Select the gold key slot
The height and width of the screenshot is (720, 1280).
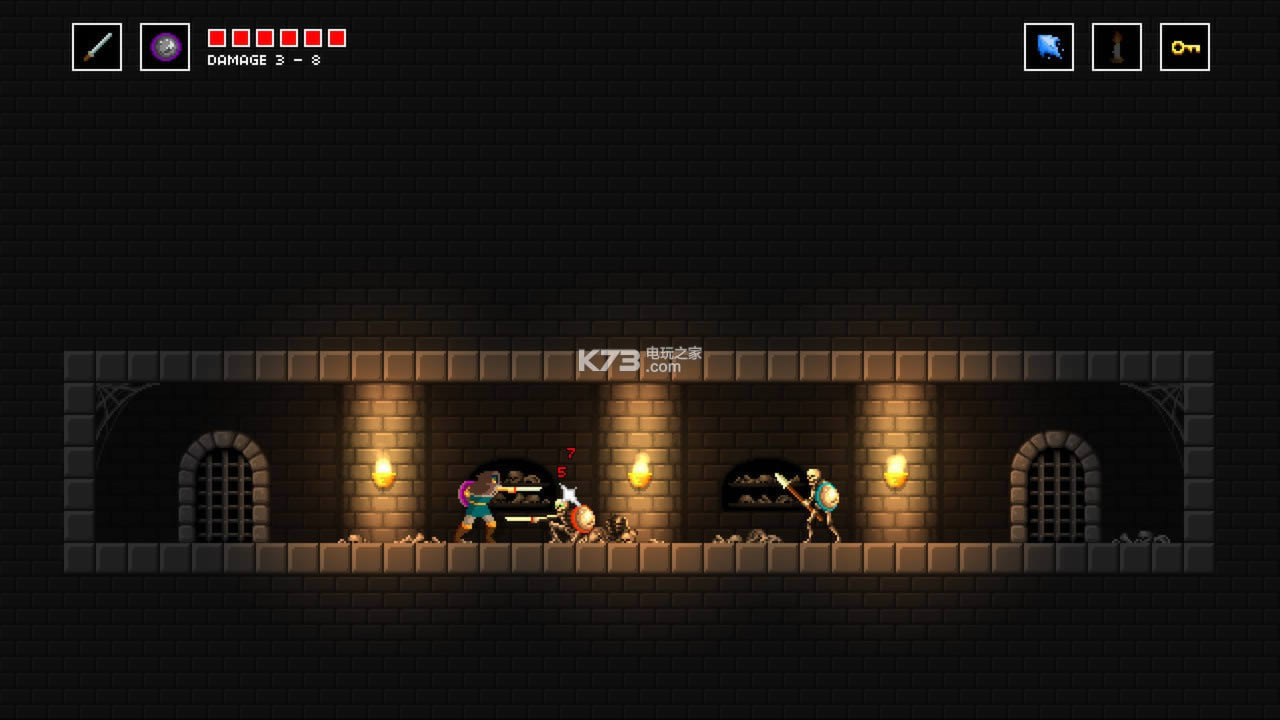(x=1185, y=47)
